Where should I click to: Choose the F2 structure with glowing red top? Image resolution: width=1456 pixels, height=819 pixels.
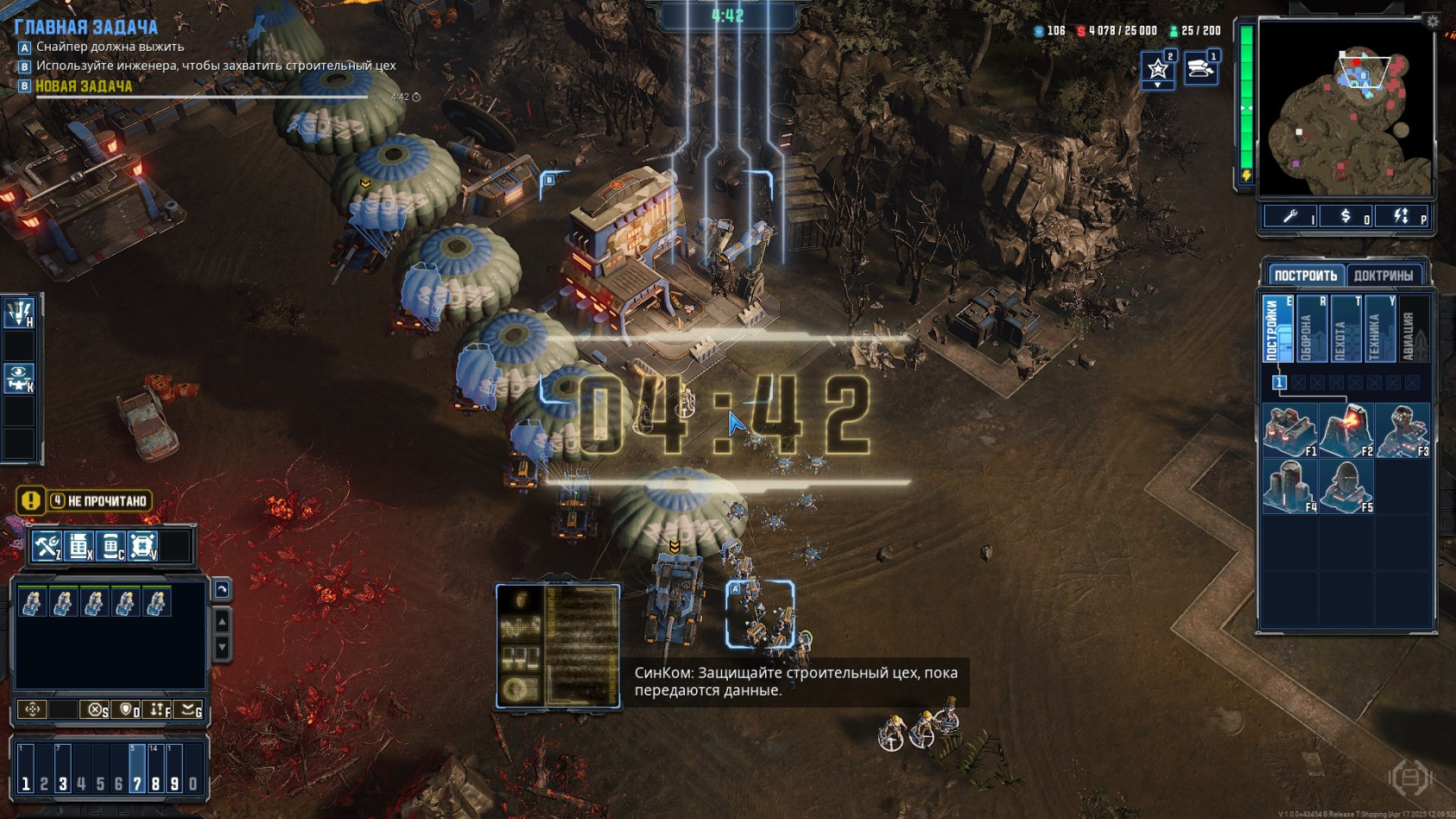pos(1345,429)
